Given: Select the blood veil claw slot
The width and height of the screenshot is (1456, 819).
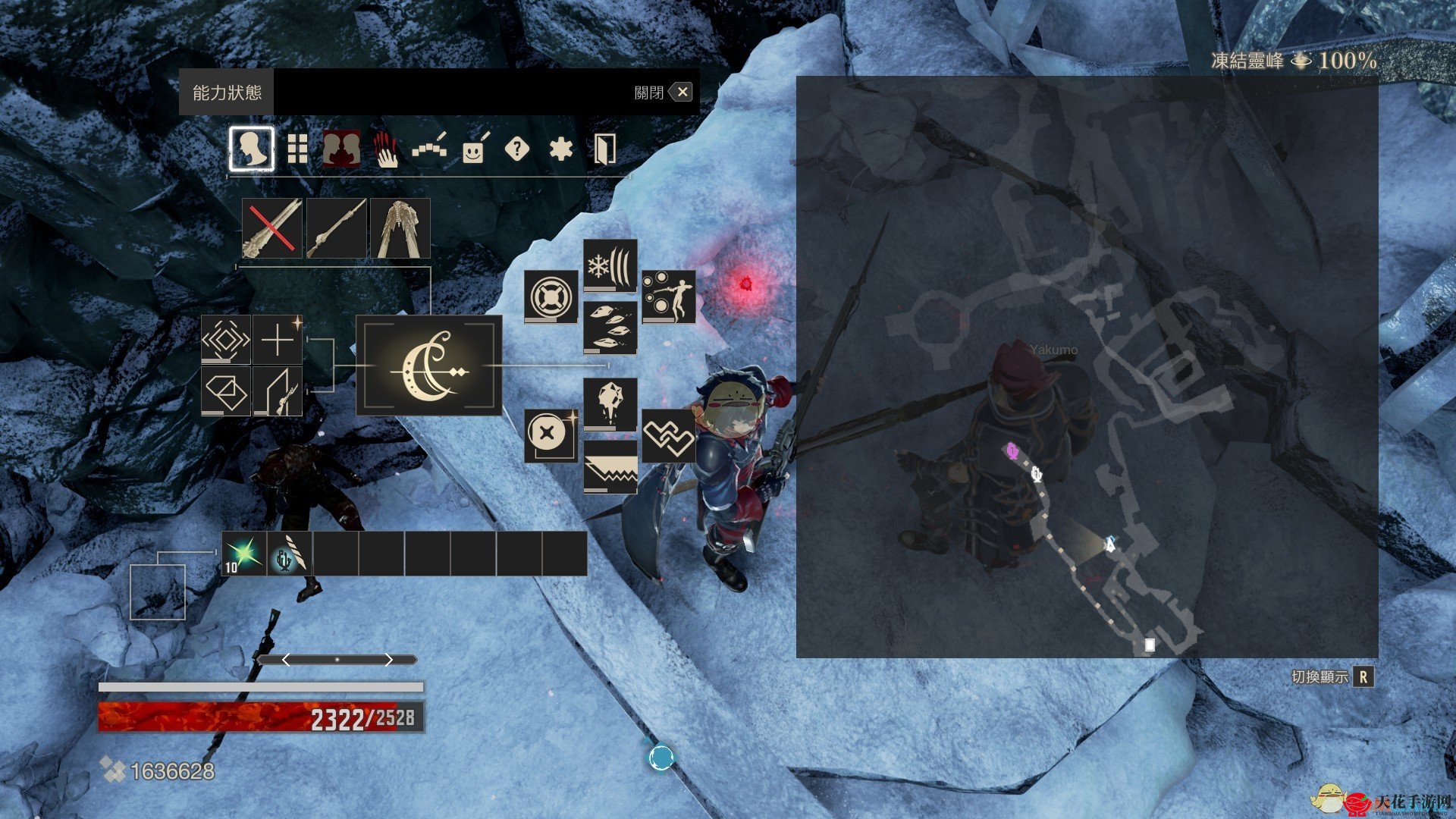Looking at the screenshot, I should 400,228.
